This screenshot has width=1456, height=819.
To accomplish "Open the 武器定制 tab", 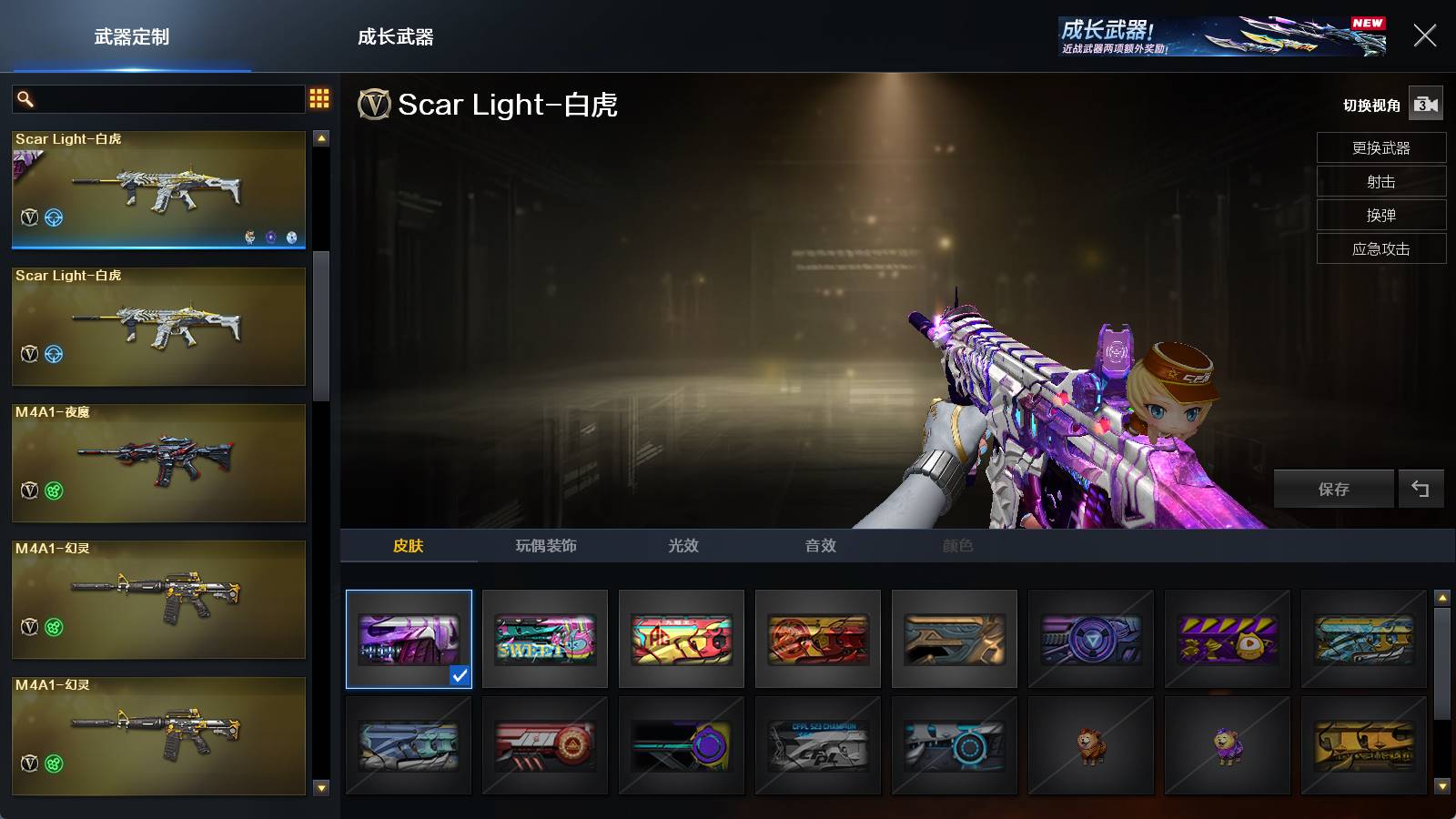I will click(x=132, y=37).
